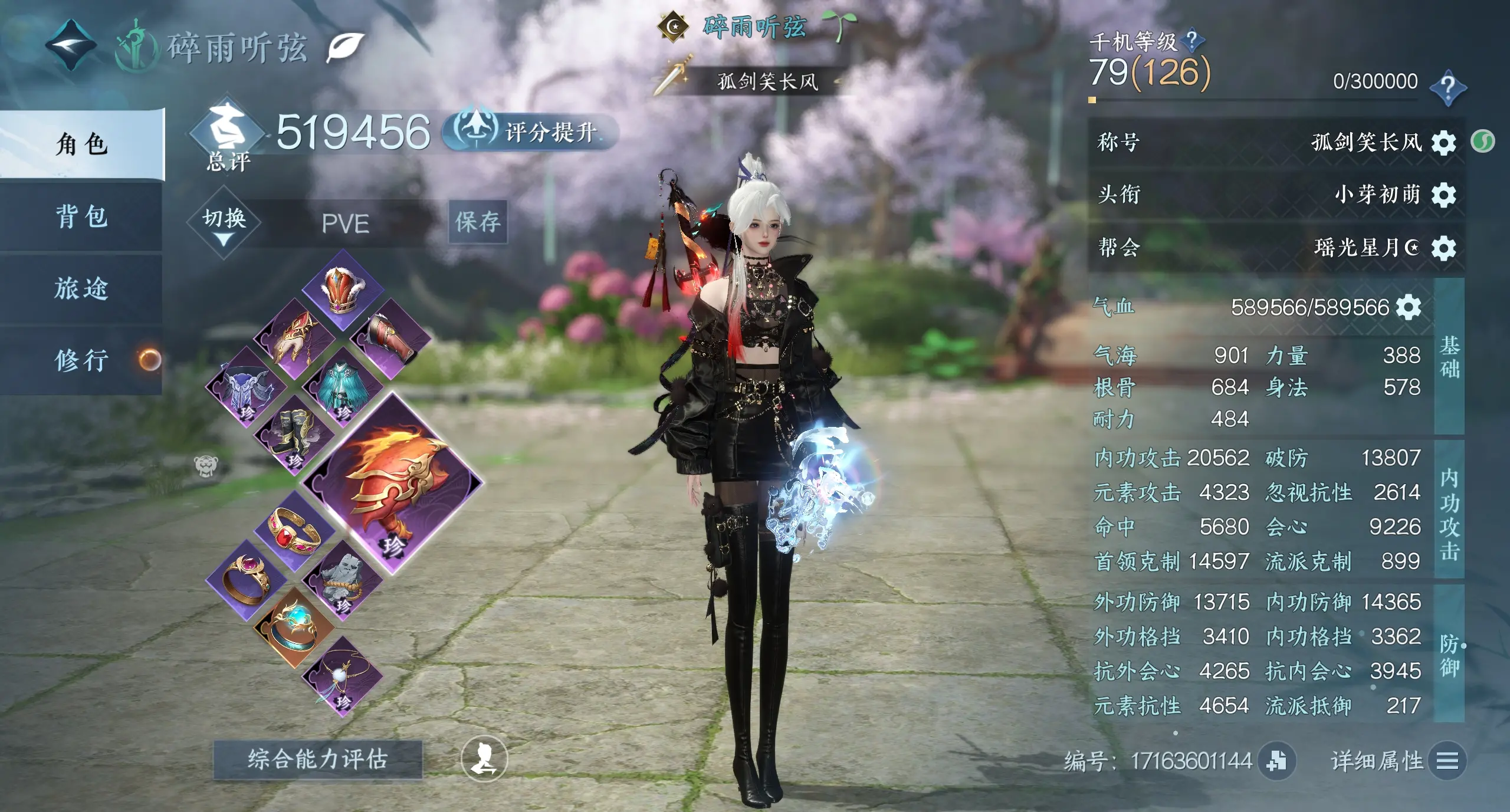Open the 切换 loadout dropdown
Image resolution: width=1510 pixels, height=812 pixels.
[224, 223]
